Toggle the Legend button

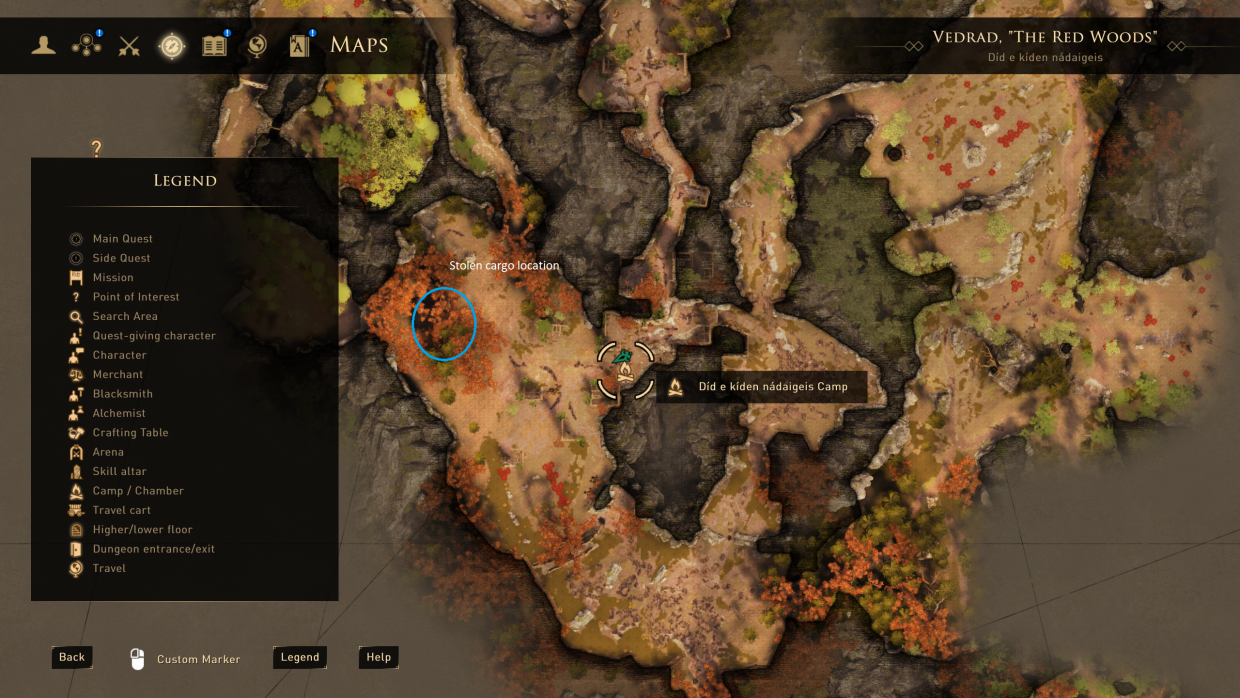300,657
